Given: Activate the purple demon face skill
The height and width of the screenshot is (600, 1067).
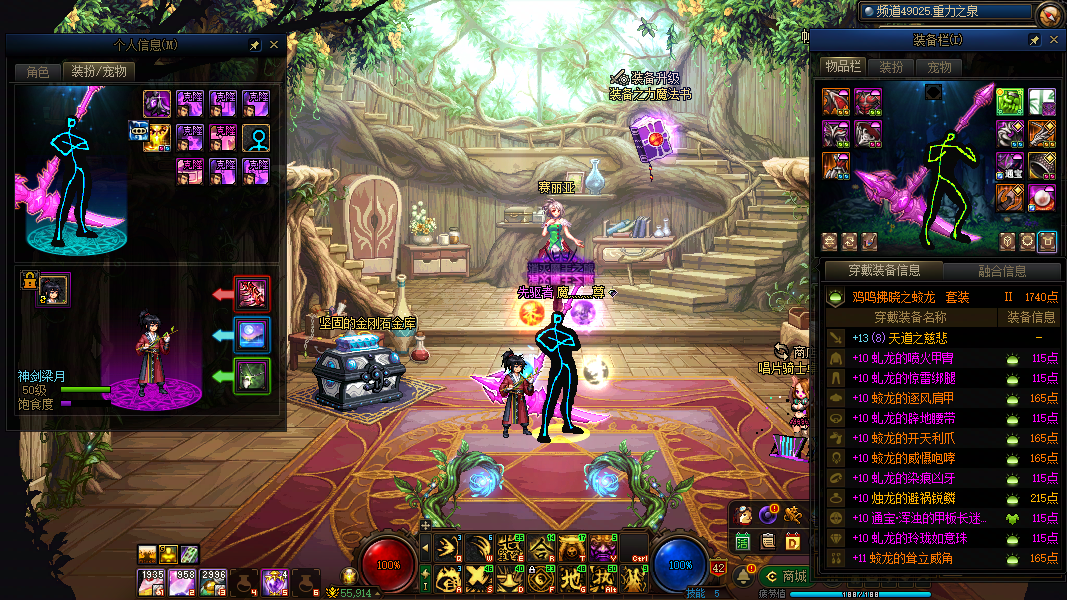Looking at the screenshot, I should coord(603,547).
